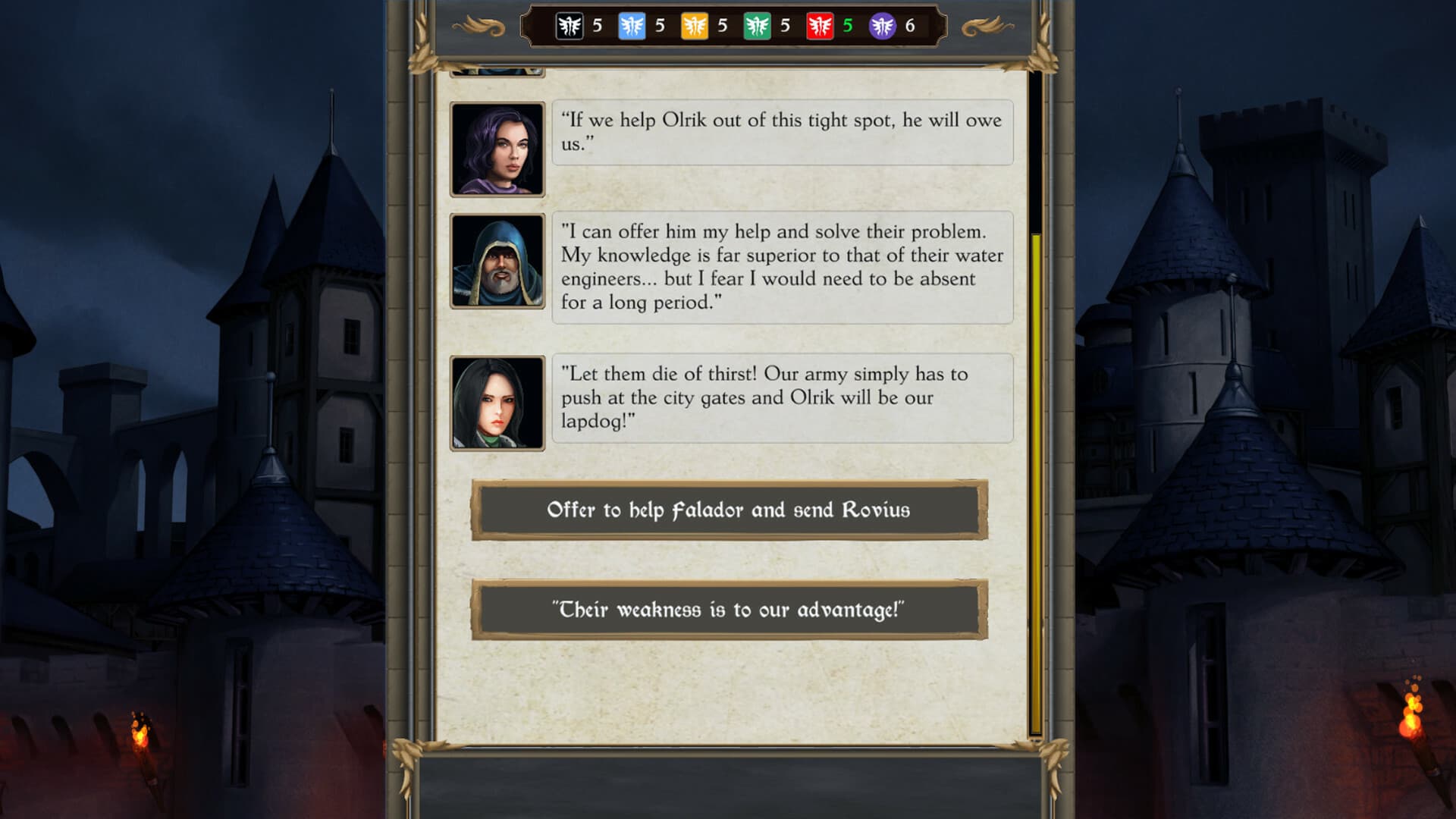Click the blue faction crest icon

point(630,26)
